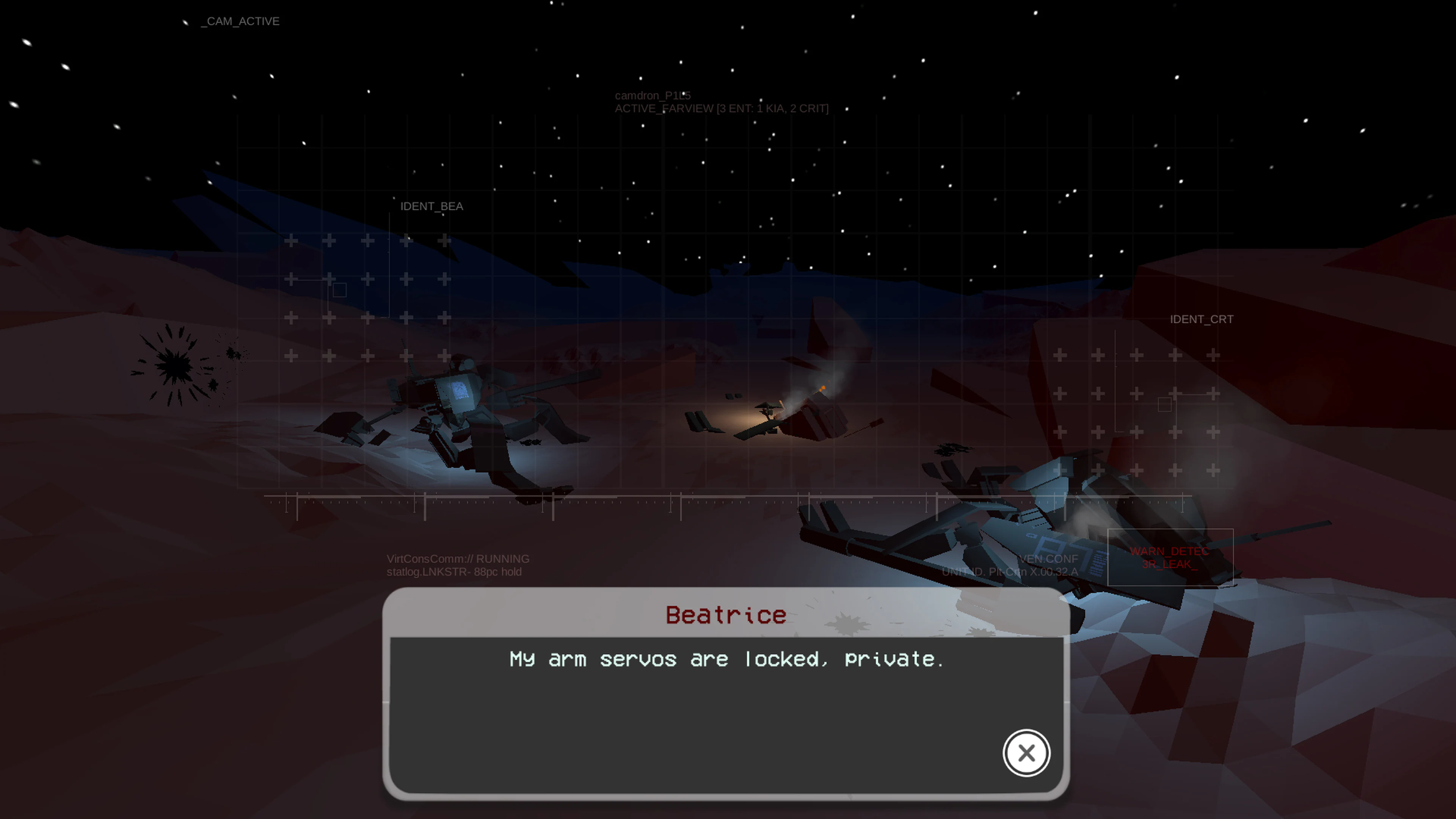The image size is (1456, 819).
Task: Select the IDENT_BEA identity tag
Action: click(x=432, y=206)
